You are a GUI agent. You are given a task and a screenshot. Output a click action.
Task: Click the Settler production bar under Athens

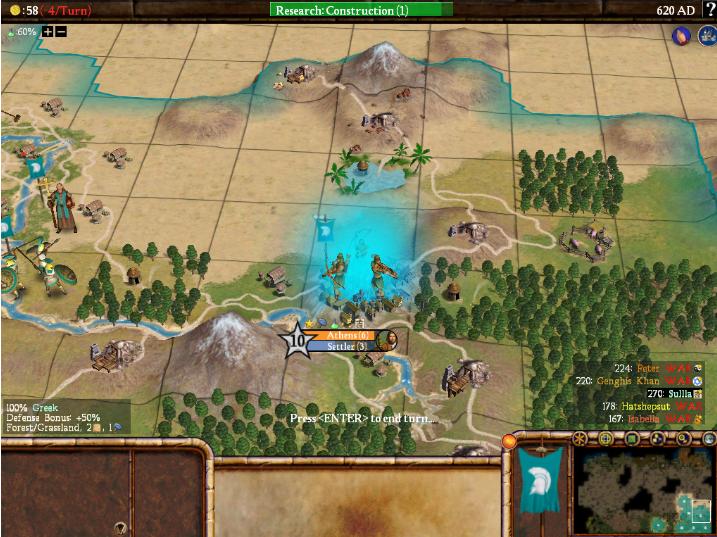point(346,347)
